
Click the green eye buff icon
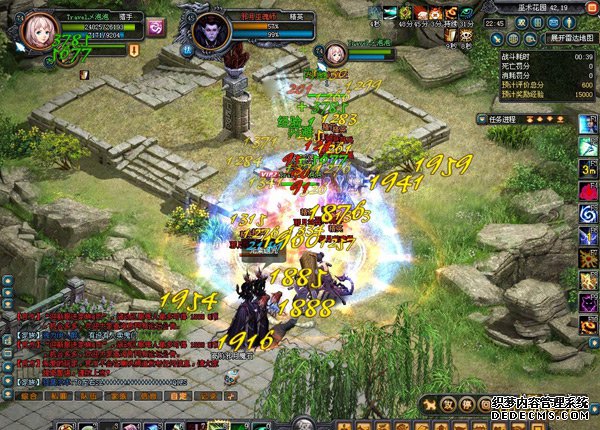467,12
